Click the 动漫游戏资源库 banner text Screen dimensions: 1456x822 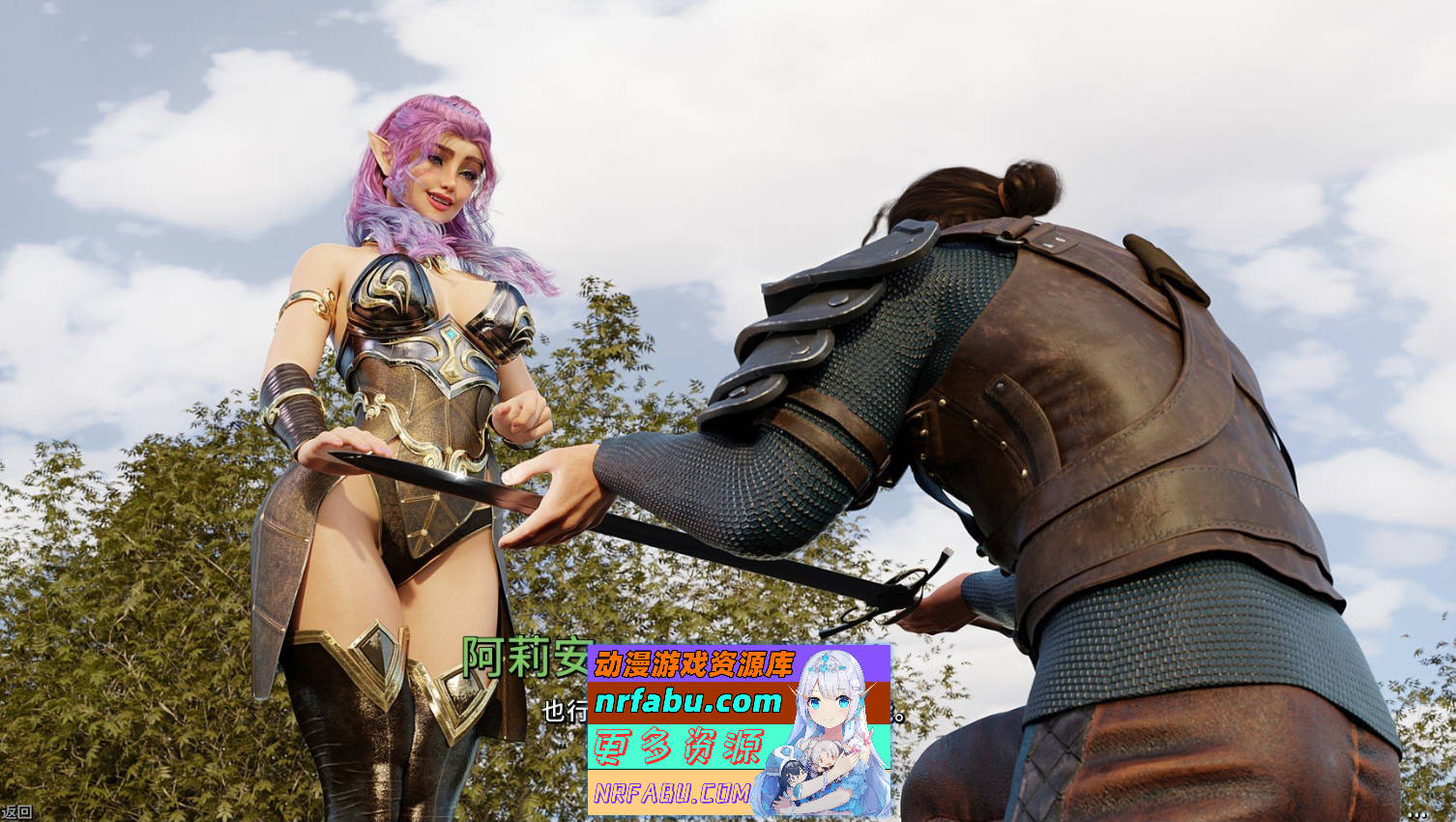pos(696,662)
